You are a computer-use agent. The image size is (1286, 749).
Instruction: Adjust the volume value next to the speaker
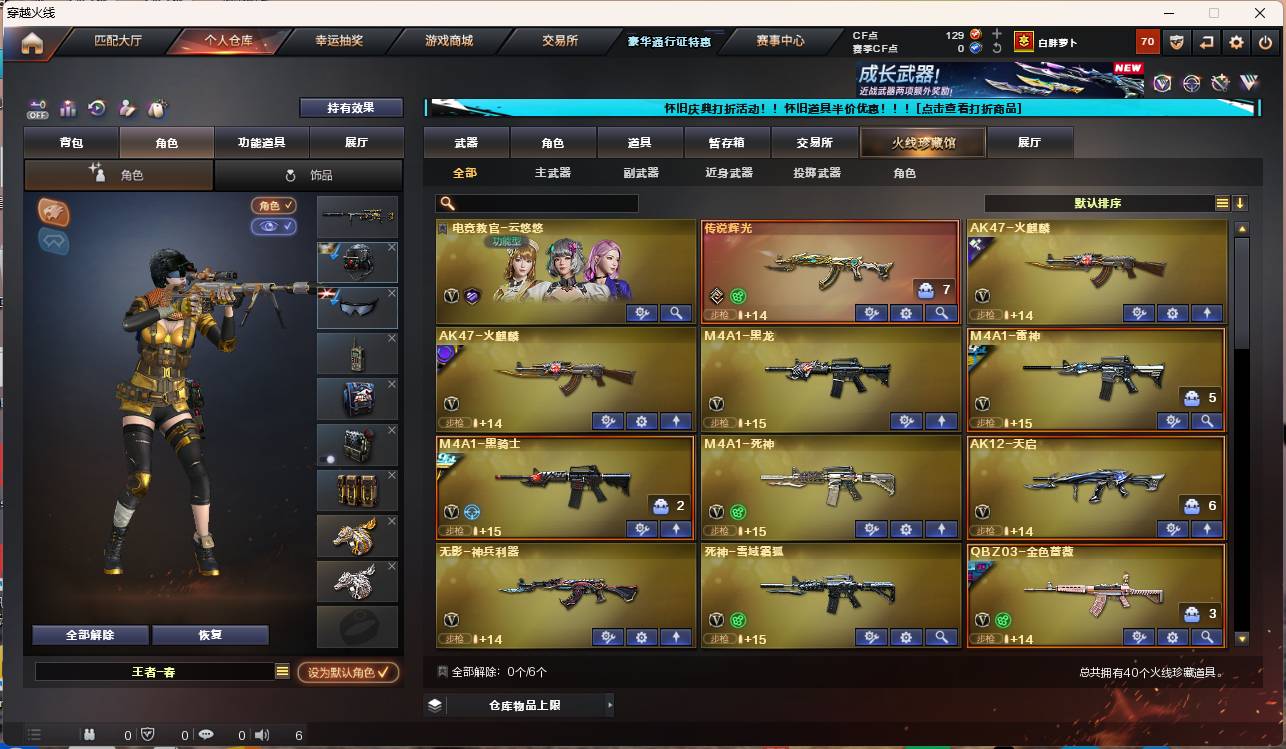pyautogui.click(x=297, y=734)
